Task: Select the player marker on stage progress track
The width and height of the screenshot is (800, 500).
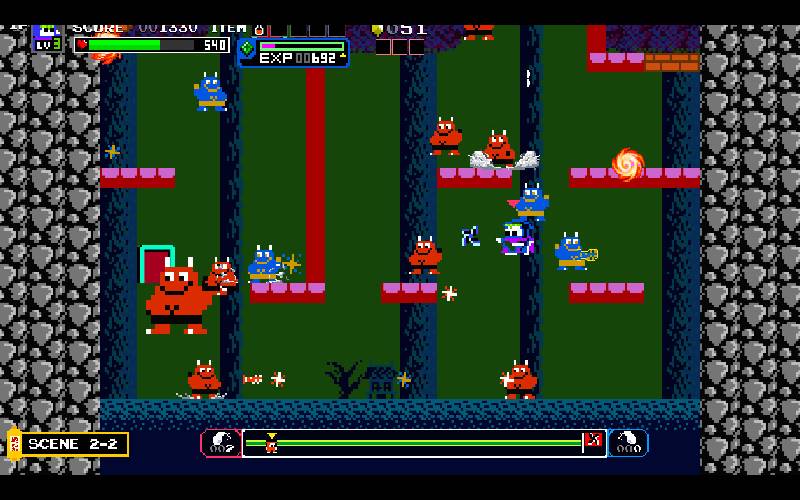Action: point(270,443)
